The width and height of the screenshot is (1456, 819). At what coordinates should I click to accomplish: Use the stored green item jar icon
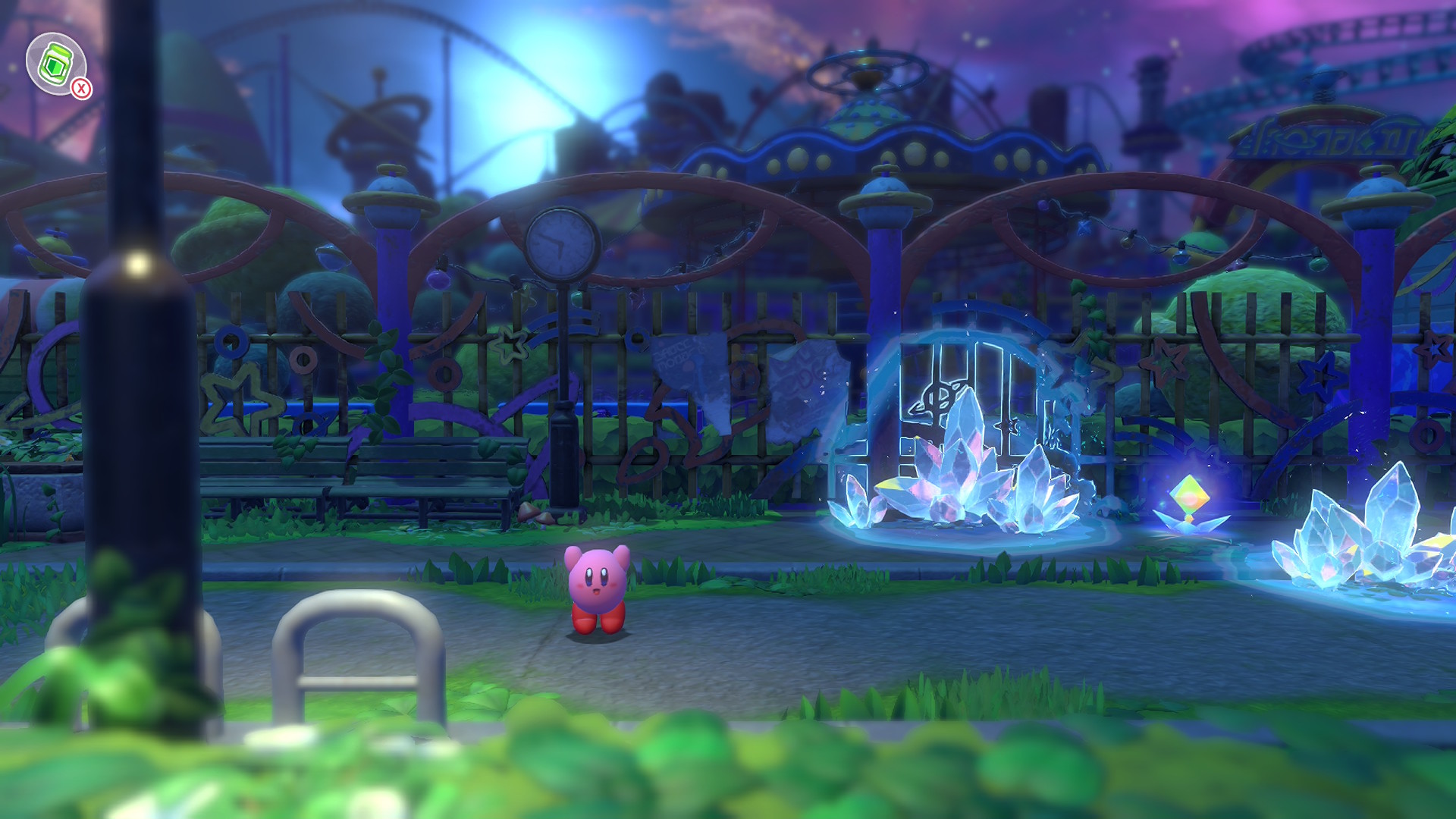(x=55, y=63)
